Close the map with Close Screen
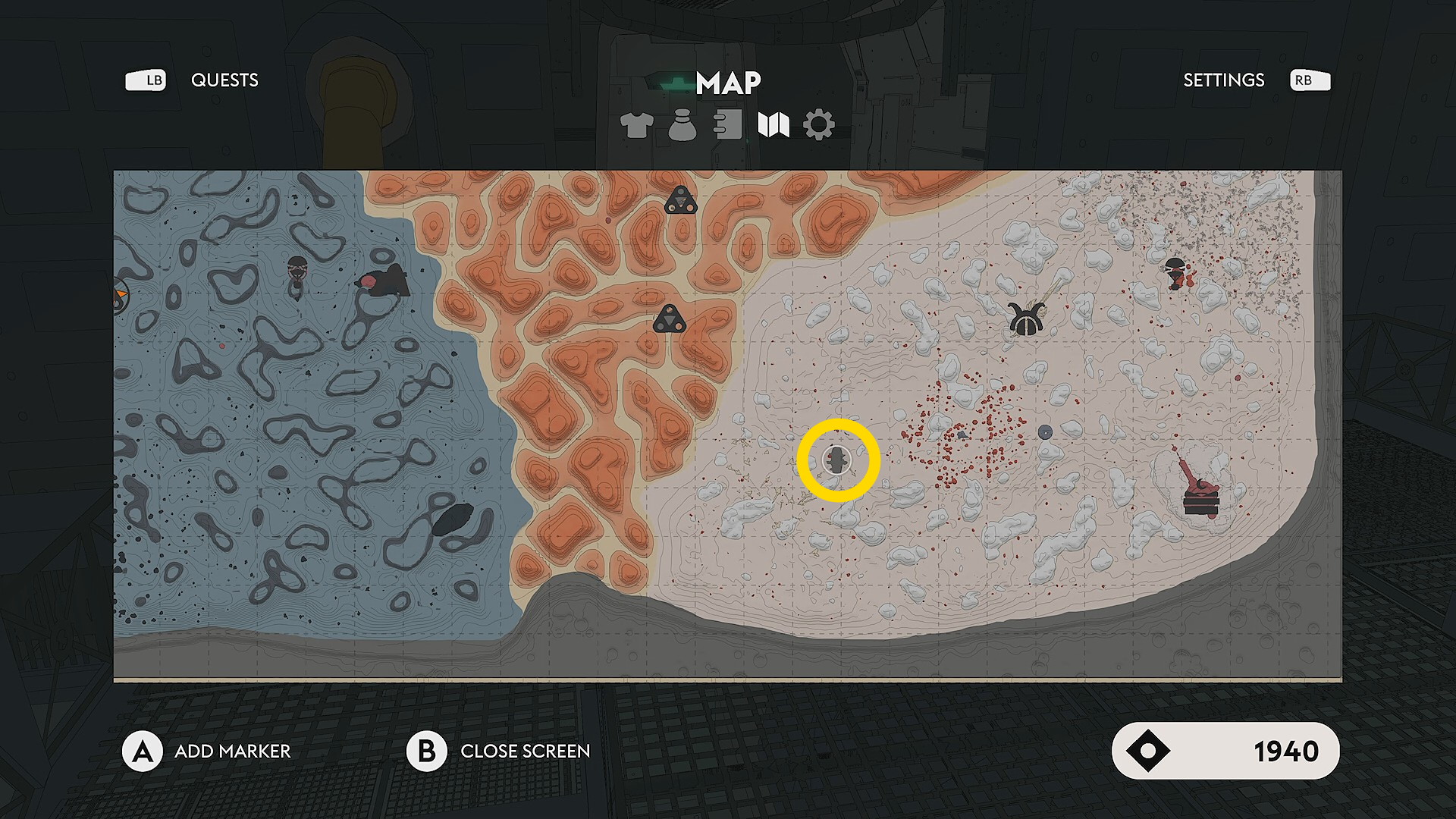The image size is (1456, 819). click(x=525, y=752)
